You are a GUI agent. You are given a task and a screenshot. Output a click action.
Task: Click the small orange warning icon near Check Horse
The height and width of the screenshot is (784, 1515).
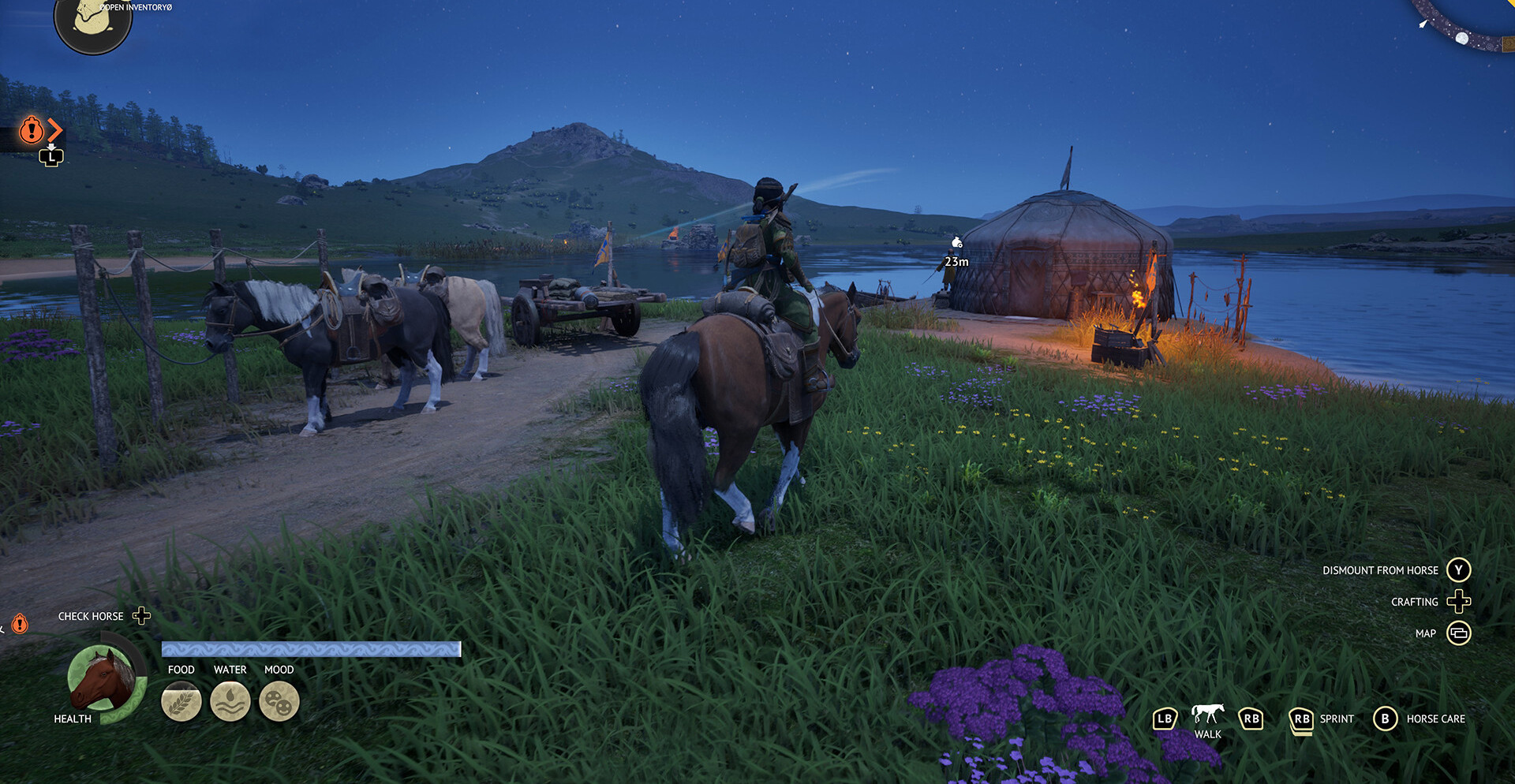coord(20,624)
